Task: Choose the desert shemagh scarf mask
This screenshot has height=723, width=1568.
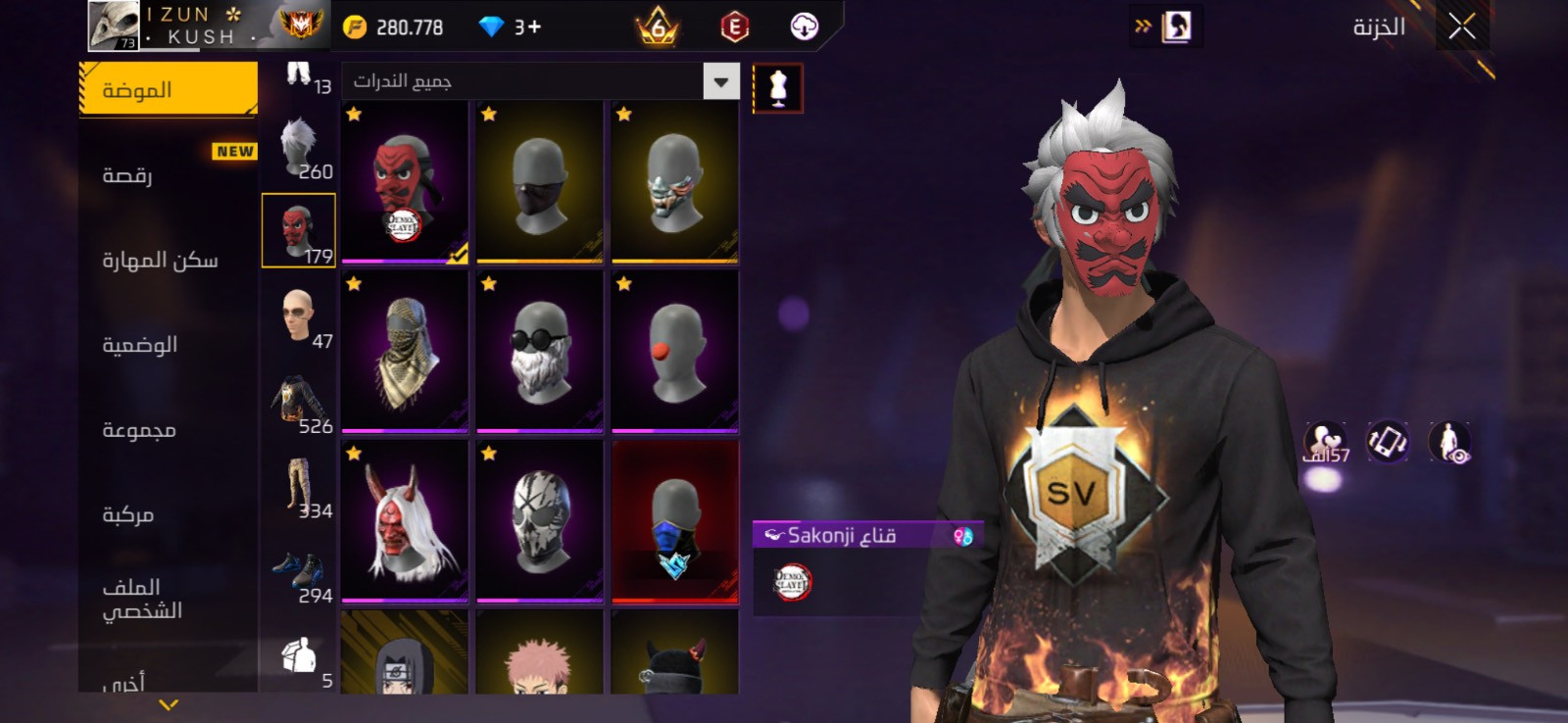Action: point(405,352)
